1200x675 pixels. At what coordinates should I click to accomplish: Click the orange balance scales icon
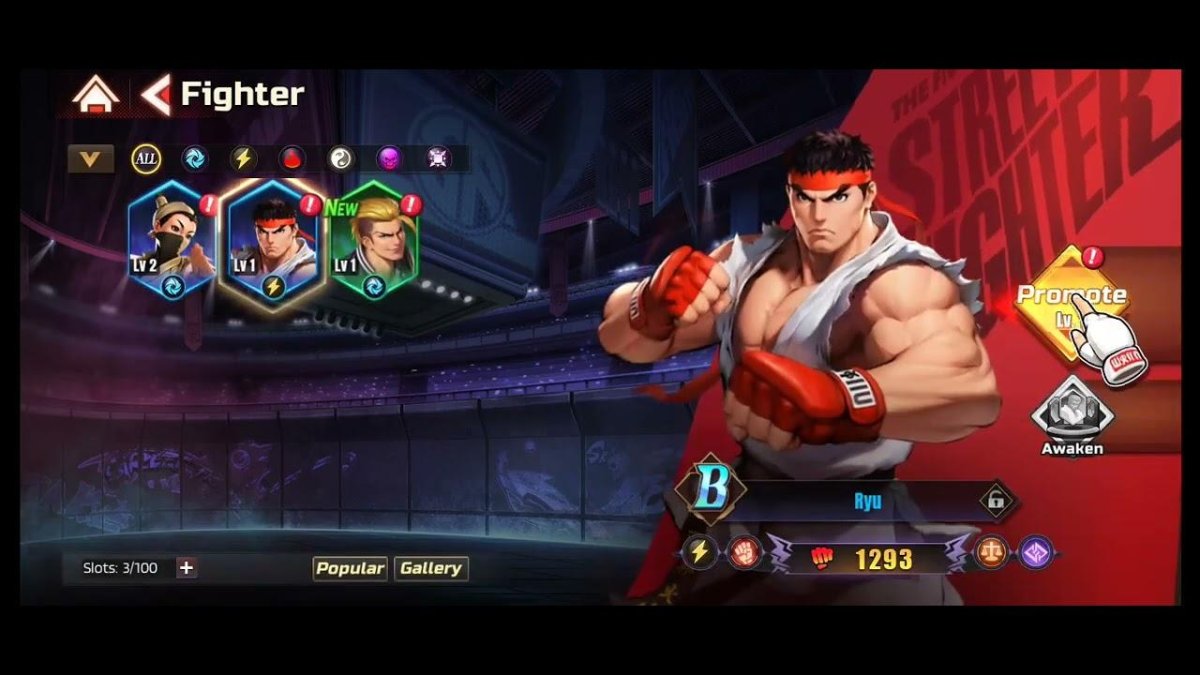[x=992, y=553]
